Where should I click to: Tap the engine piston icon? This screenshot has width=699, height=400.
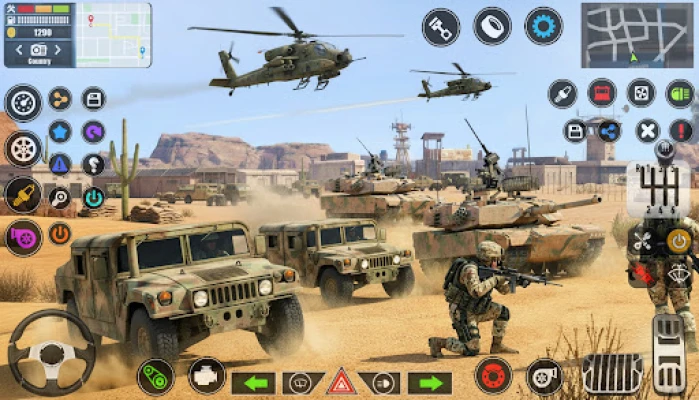pos(441,27)
